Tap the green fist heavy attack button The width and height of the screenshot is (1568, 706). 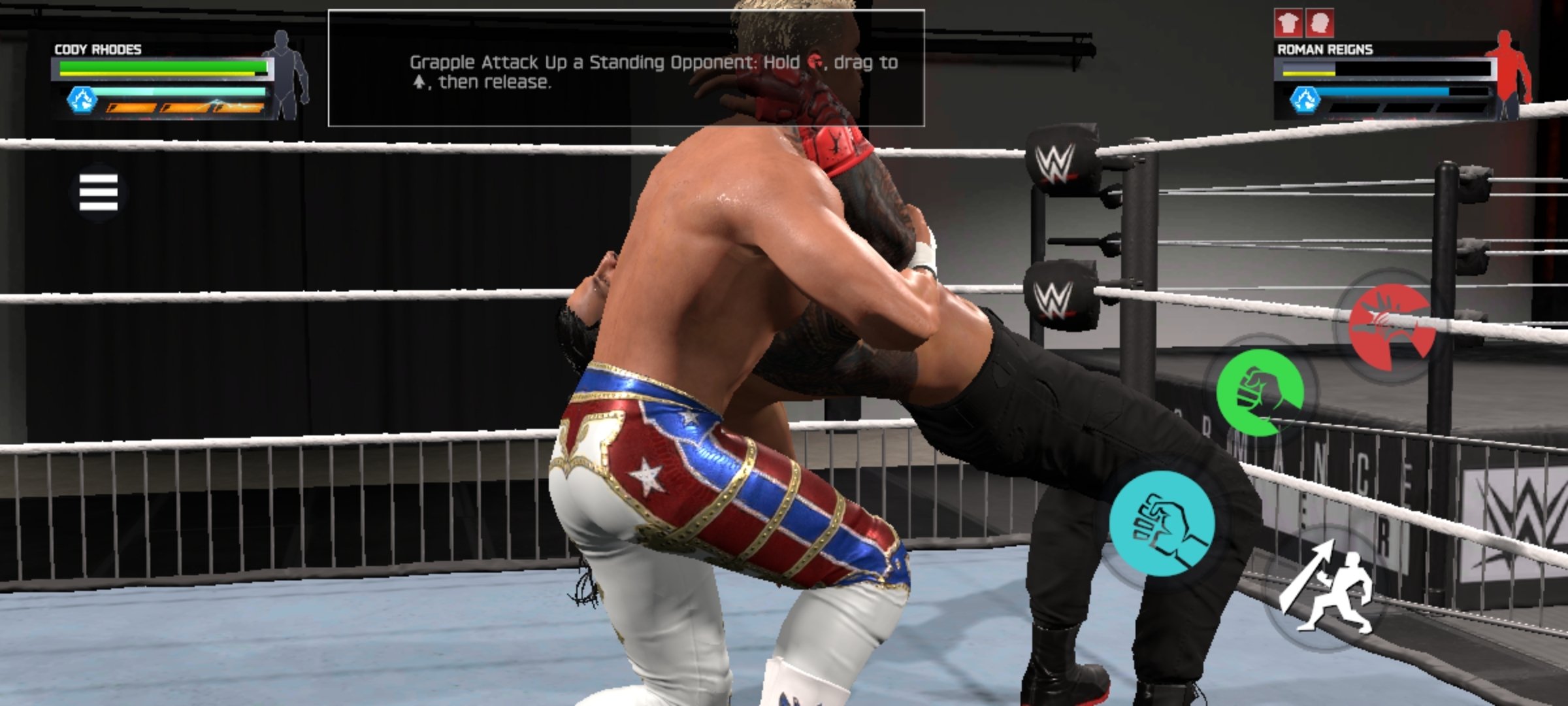pos(1260,392)
